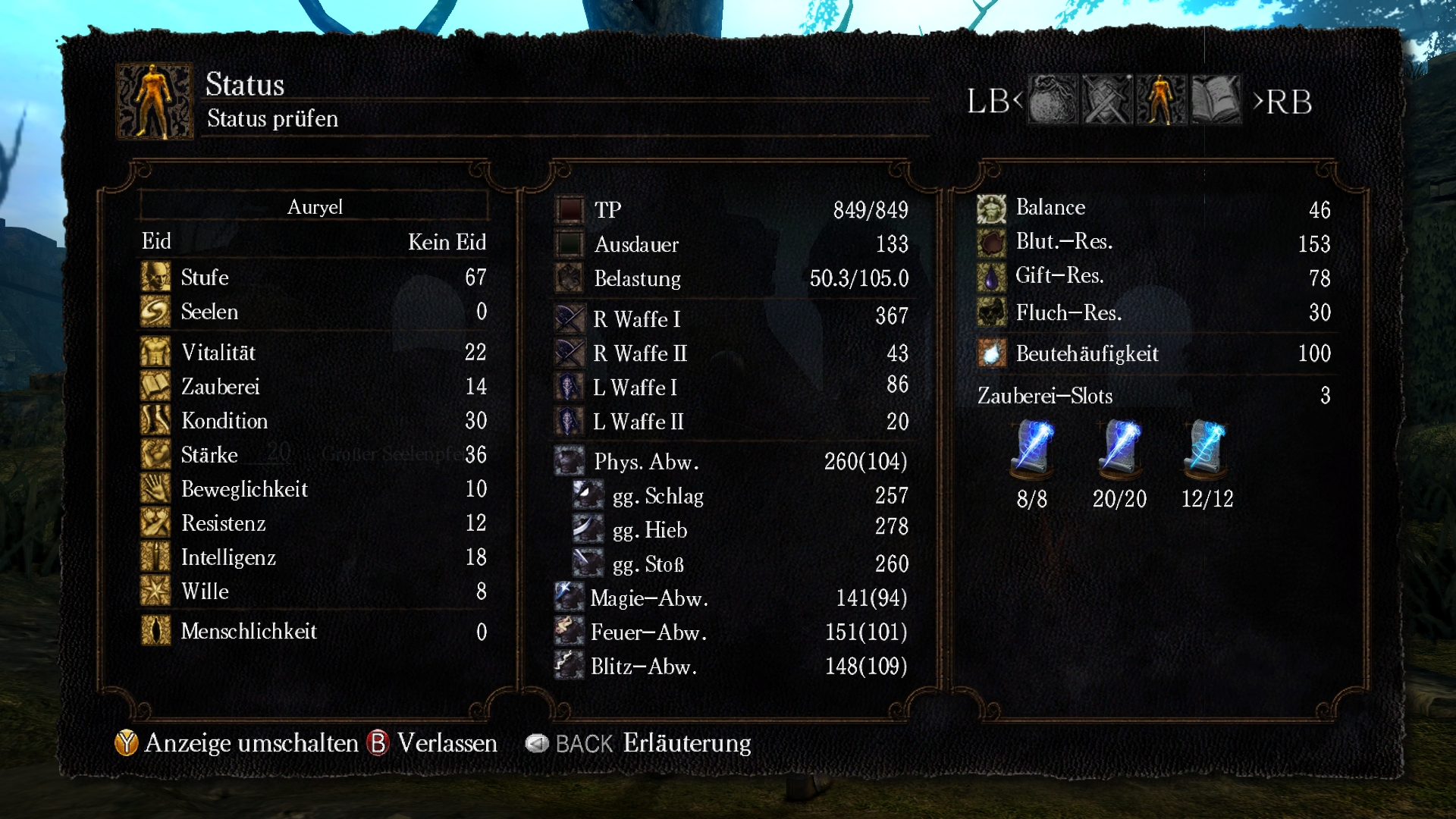Switch to the equipment tab
Viewport: 1456px width, 819px height.
(x=1106, y=100)
